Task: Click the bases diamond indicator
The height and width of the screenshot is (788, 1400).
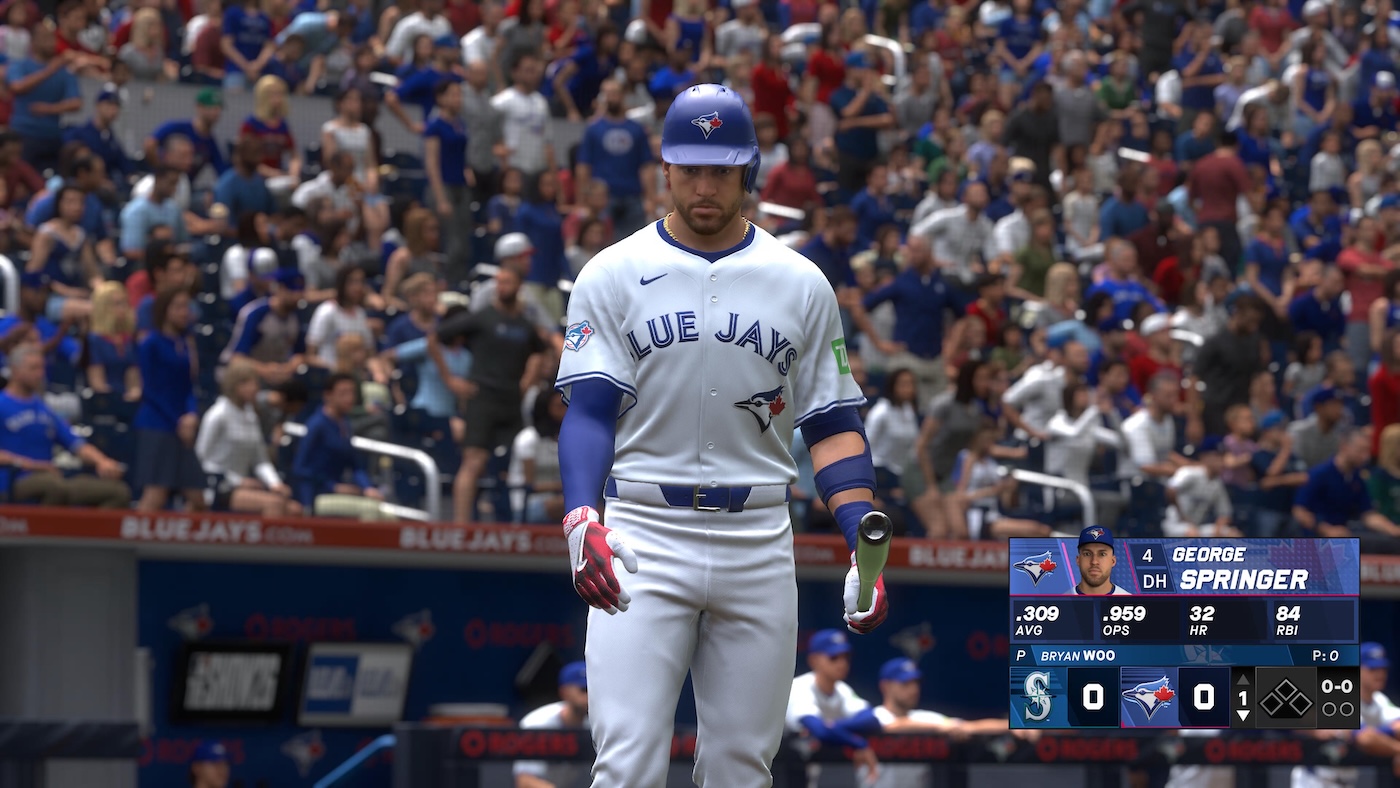Action: coord(1286,696)
